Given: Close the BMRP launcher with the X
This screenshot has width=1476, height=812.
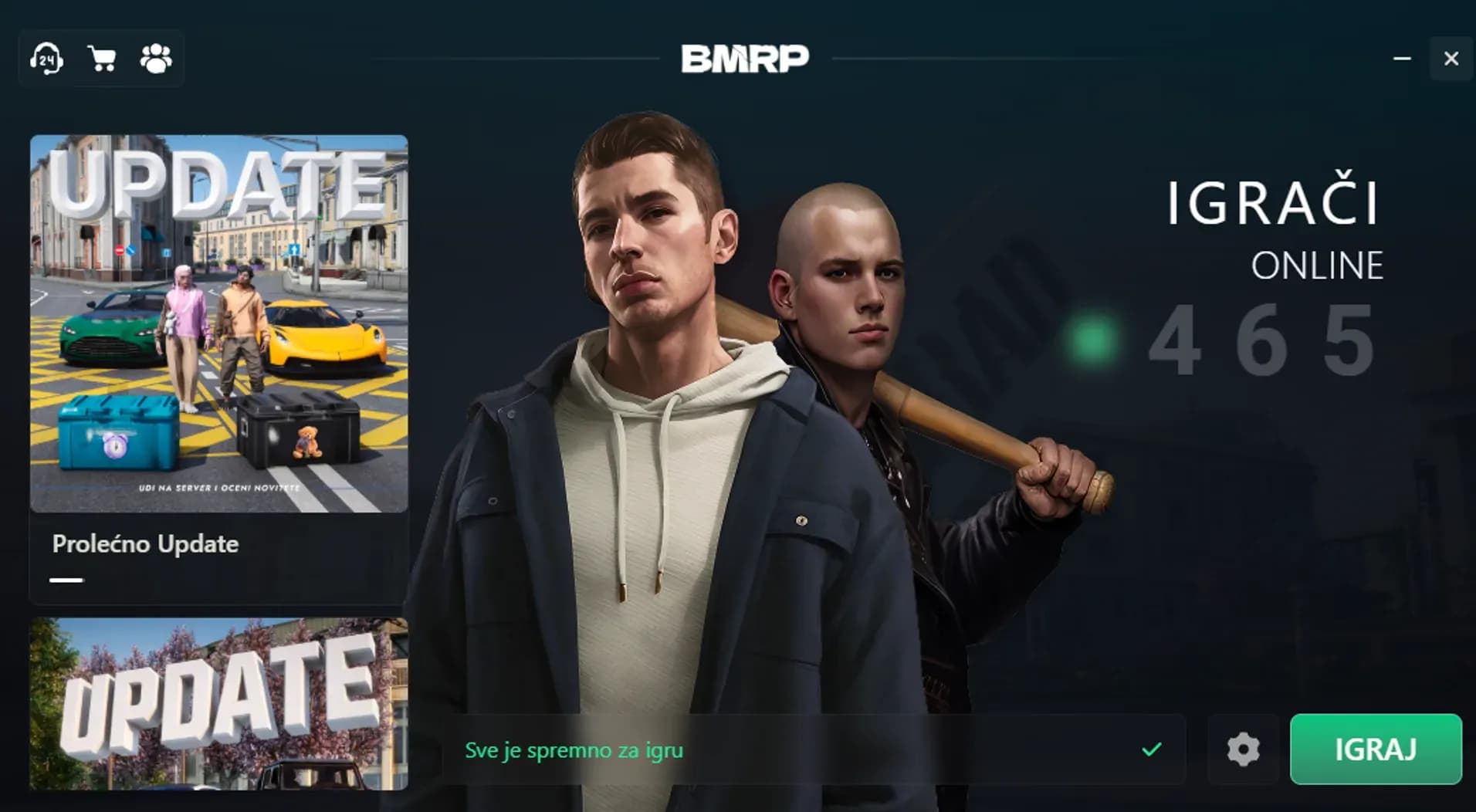Looking at the screenshot, I should point(1451,58).
